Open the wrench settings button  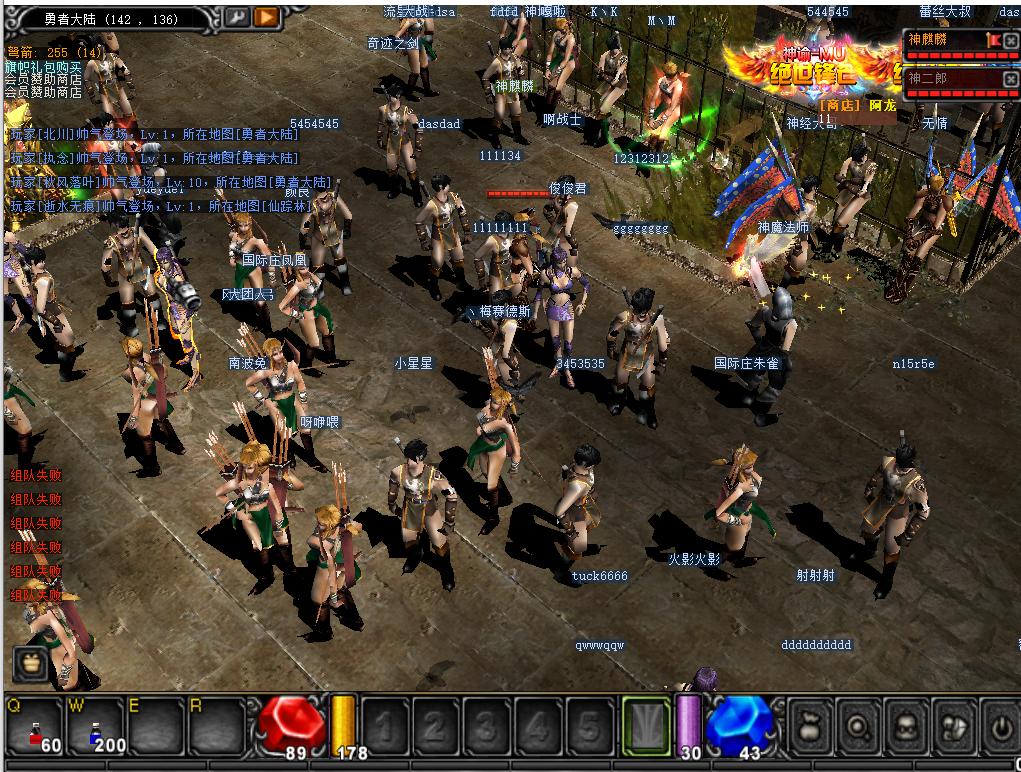click(238, 16)
